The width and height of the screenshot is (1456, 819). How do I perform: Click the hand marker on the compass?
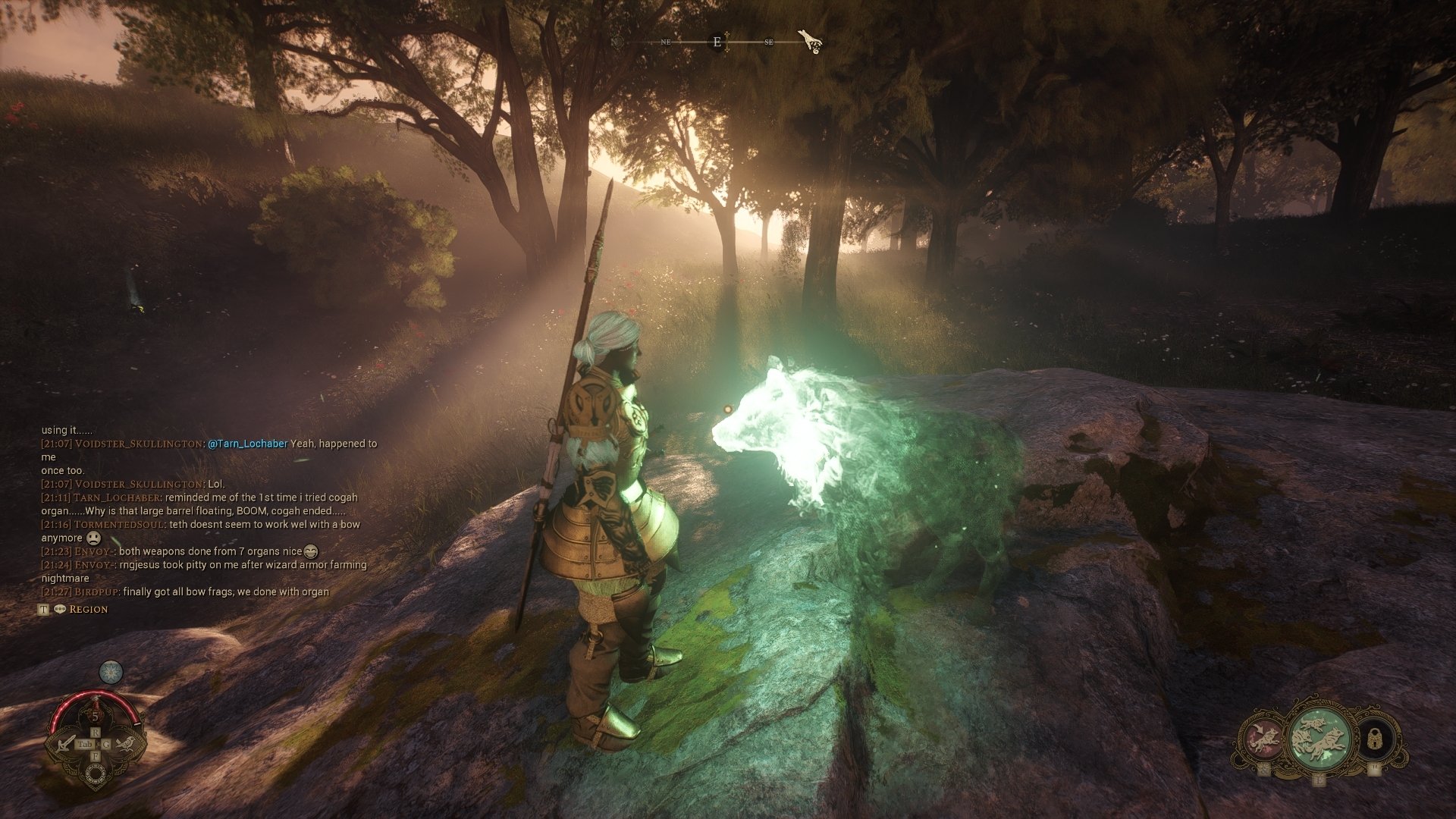[810, 41]
